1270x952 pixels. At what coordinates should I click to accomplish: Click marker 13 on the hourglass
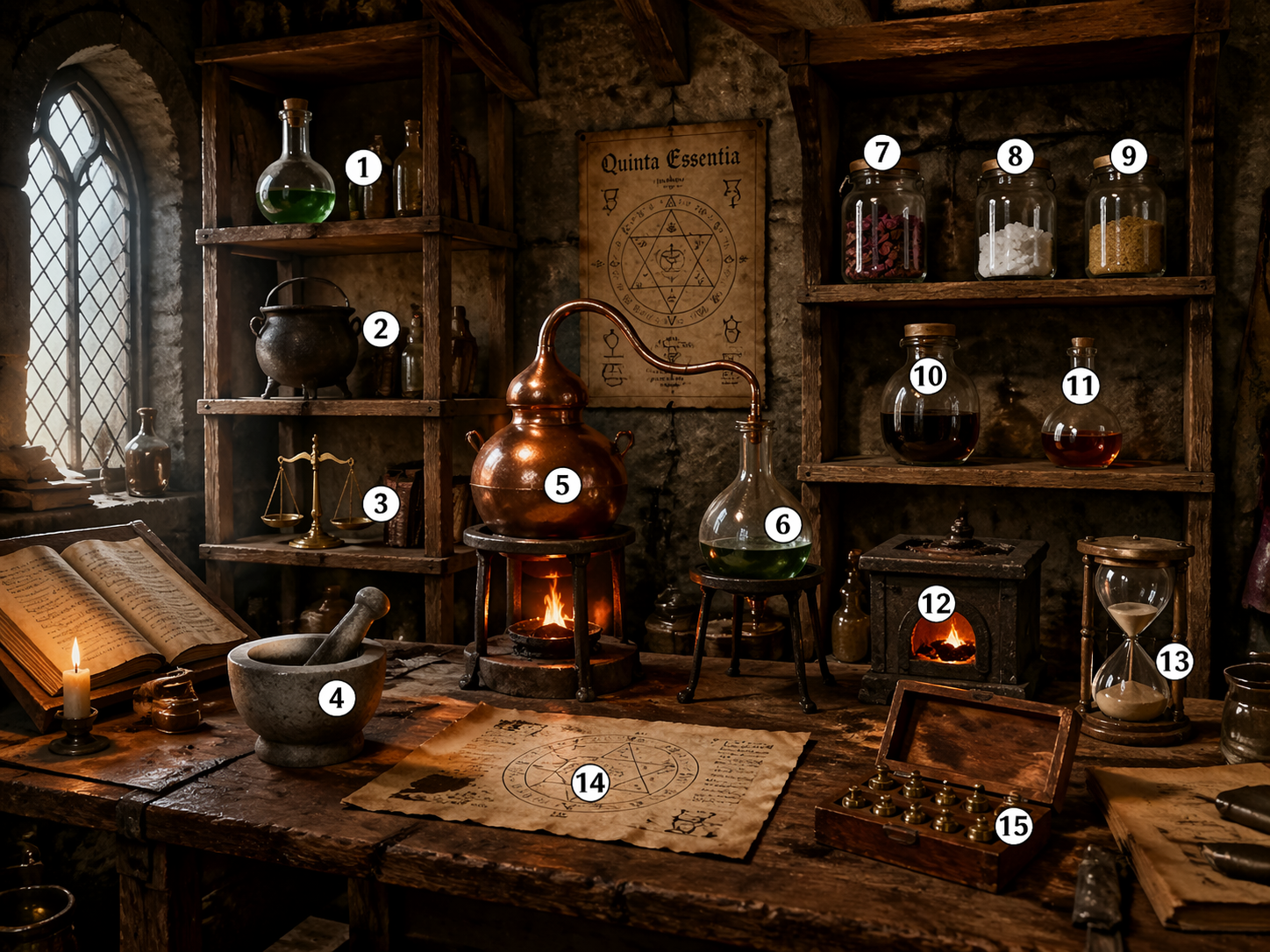(x=1174, y=661)
